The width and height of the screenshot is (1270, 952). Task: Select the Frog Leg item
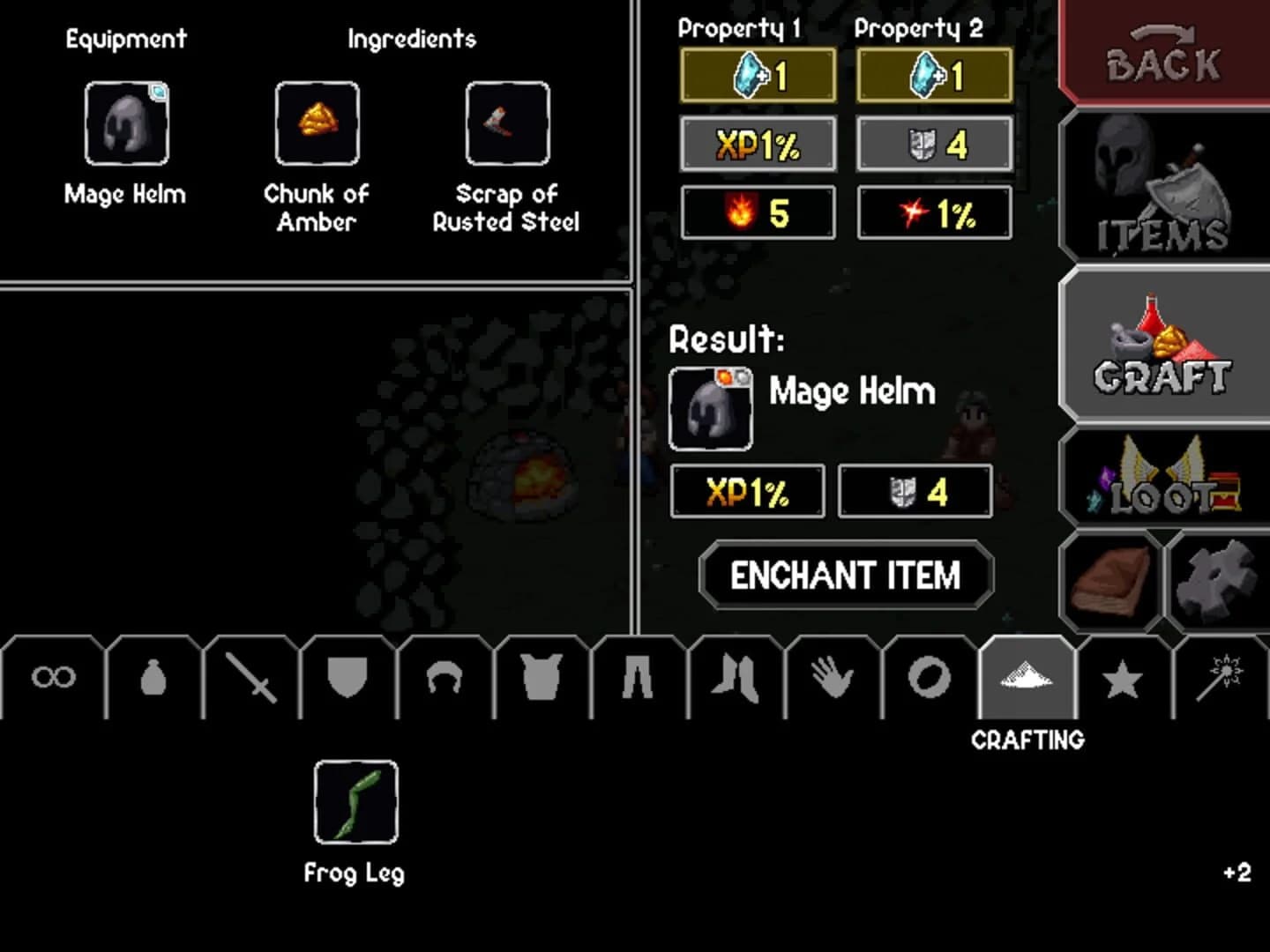[x=355, y=804]
